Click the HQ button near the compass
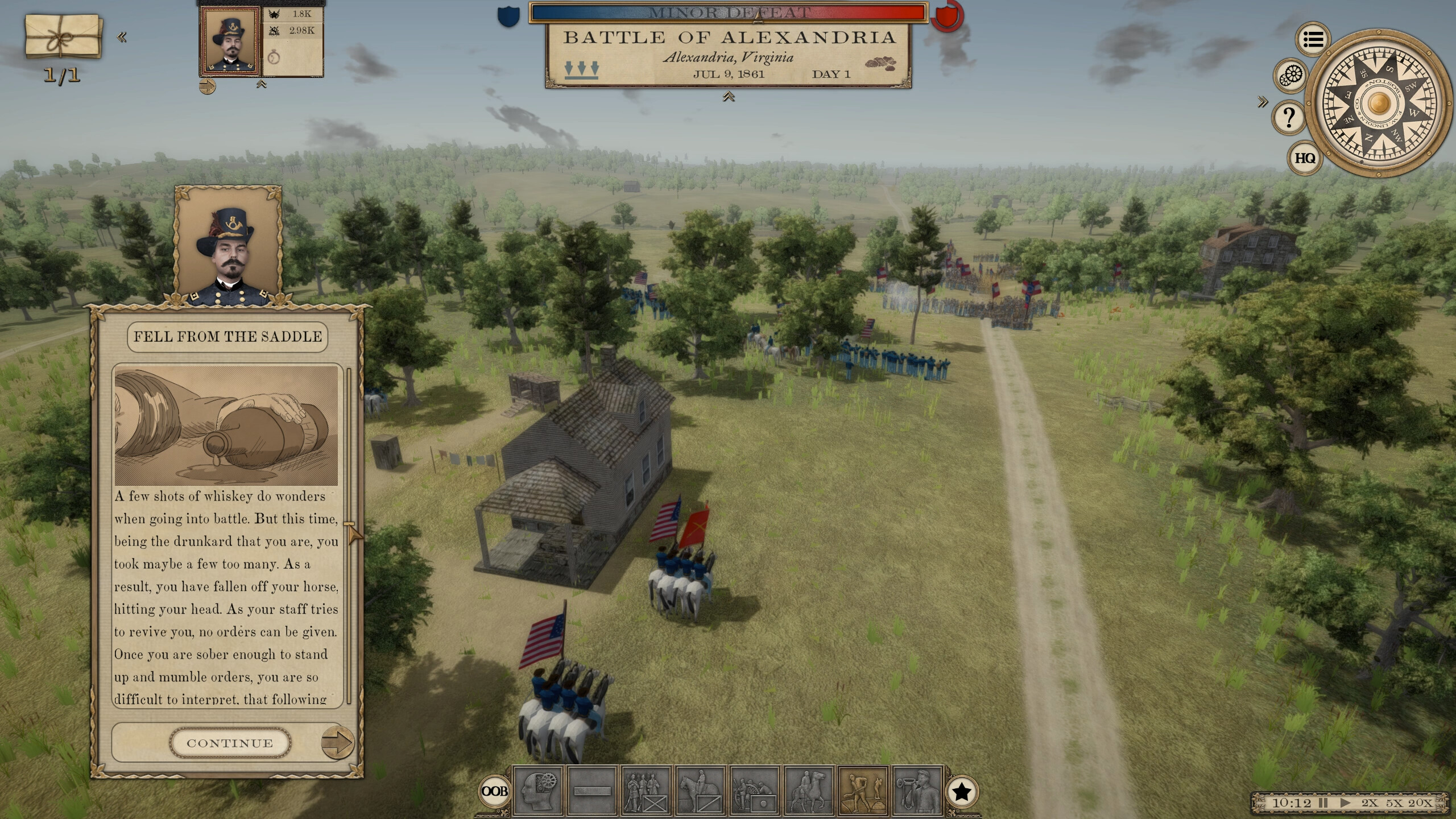This screenshot has width=1456, height=819. coord(1305,158)
